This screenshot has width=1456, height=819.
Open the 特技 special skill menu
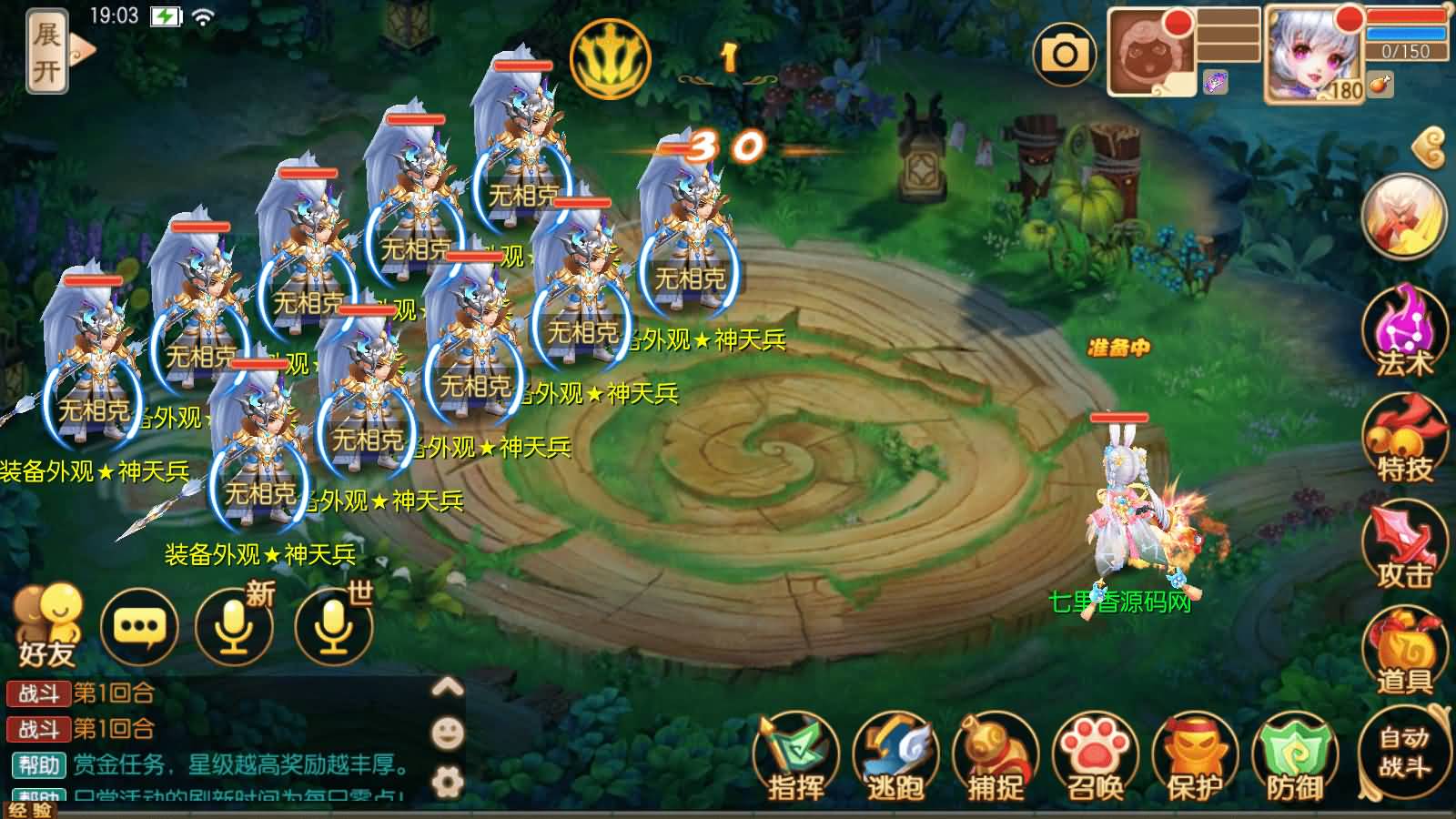(x=1402, y=440)
